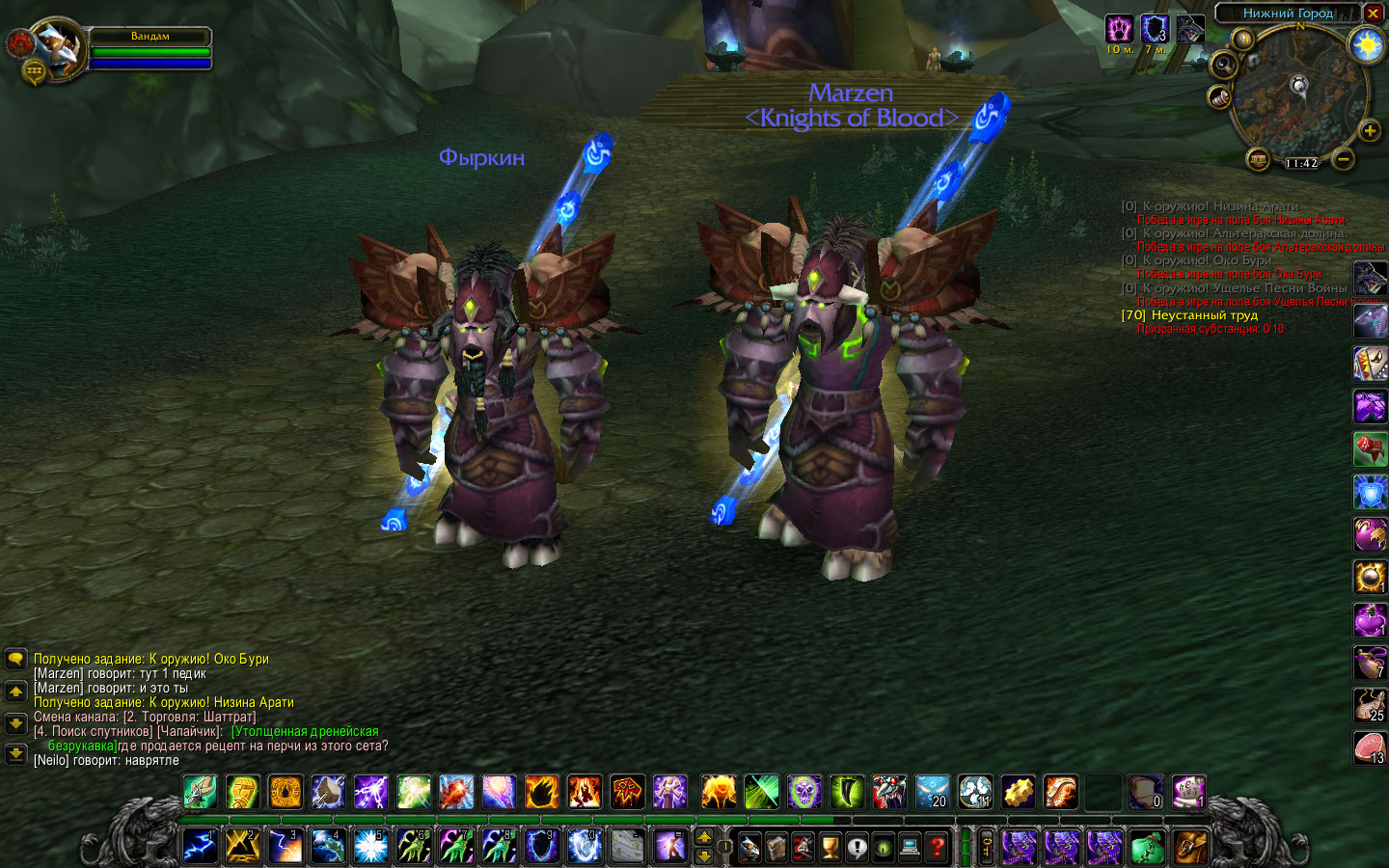
Task: Toggle the magnifying glass tracking button
Action: click(1223, 66)
